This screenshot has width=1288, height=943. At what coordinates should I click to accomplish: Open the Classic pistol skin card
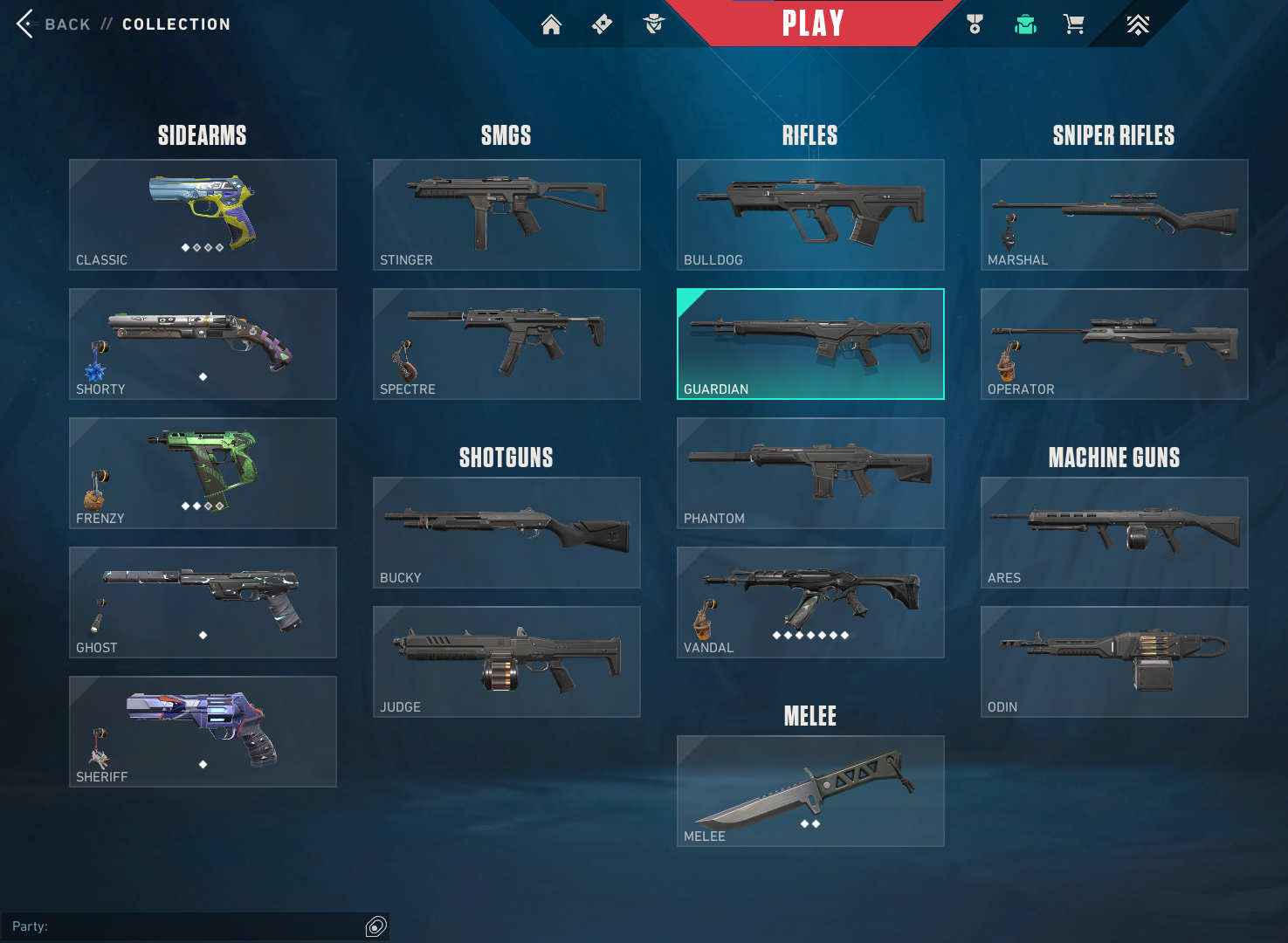tap(203, 215)
